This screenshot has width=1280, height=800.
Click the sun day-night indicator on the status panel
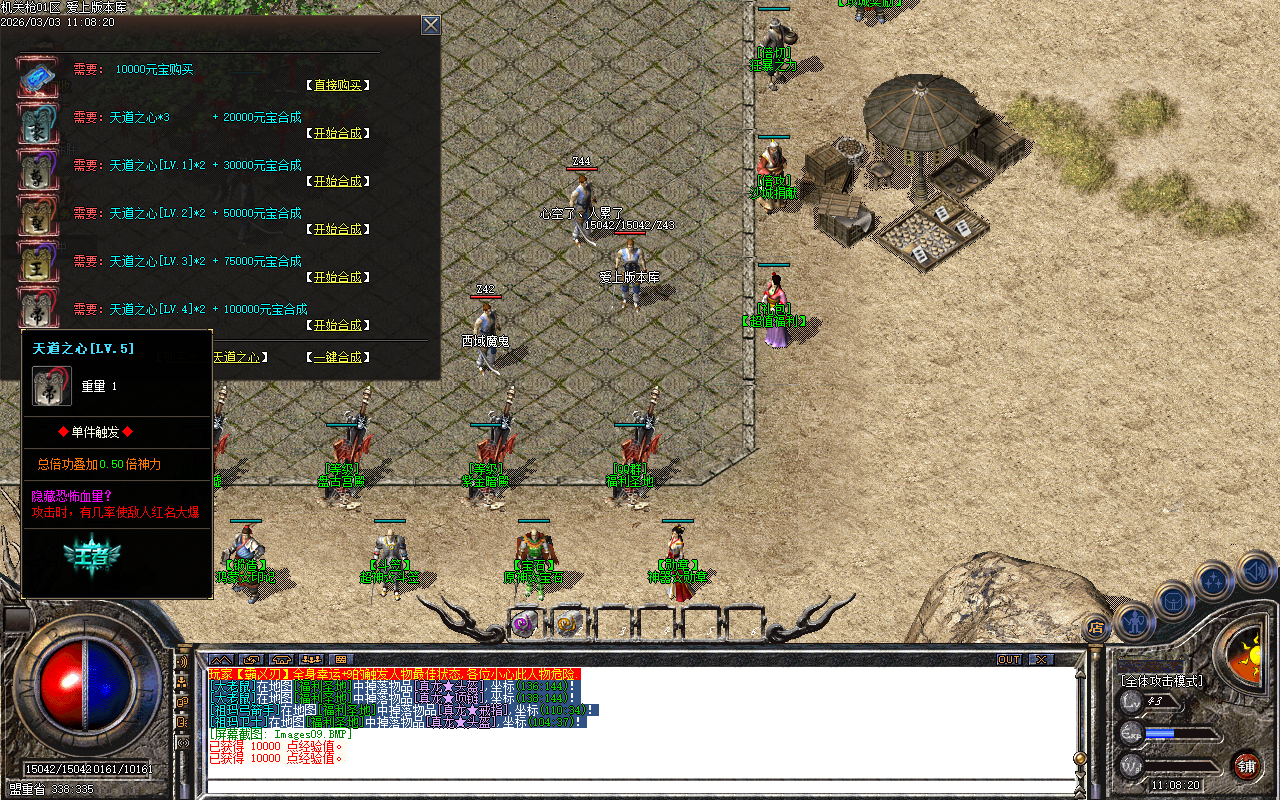(1254, 654)
